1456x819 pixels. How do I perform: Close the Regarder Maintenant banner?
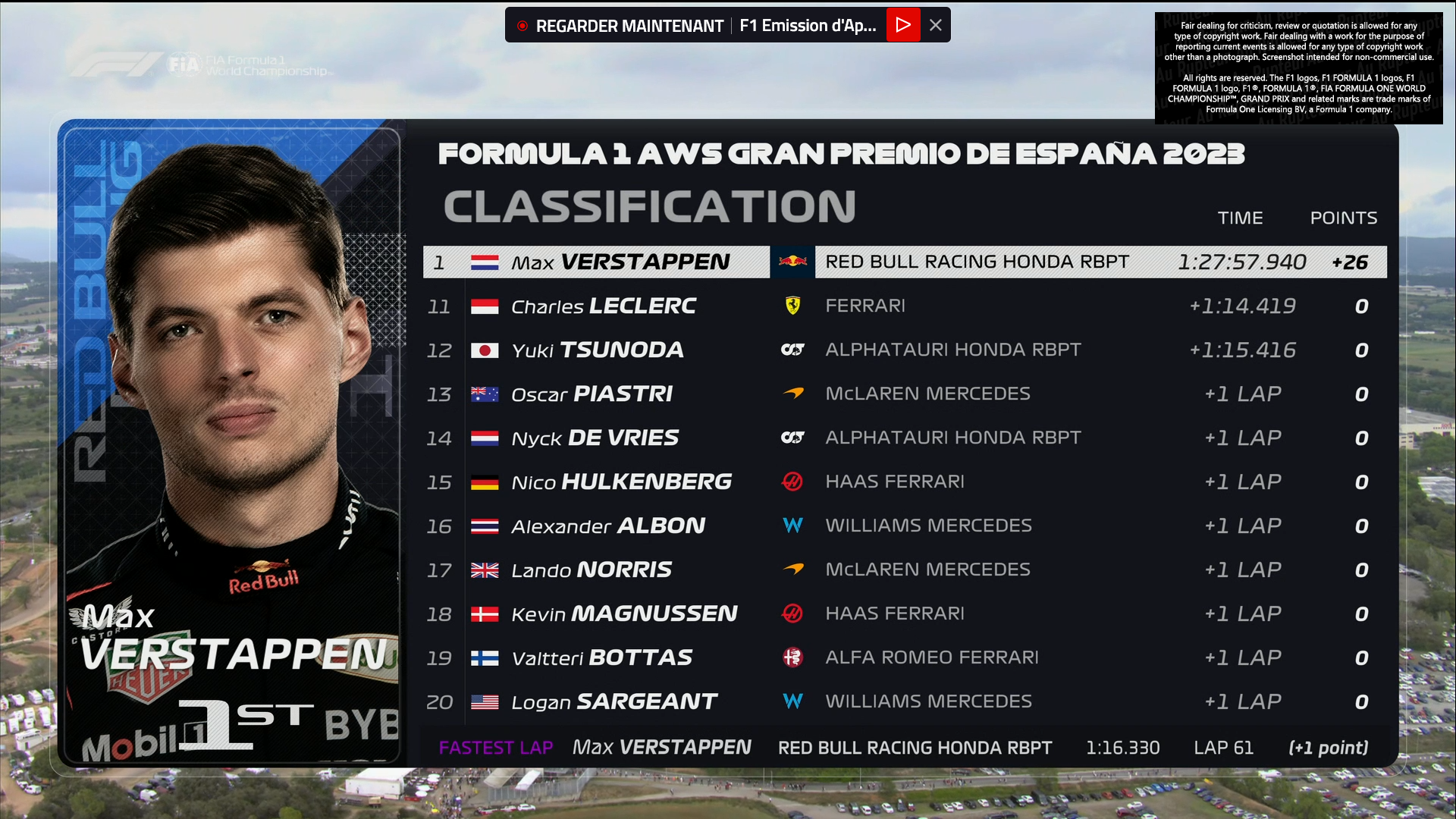point(936,25)
